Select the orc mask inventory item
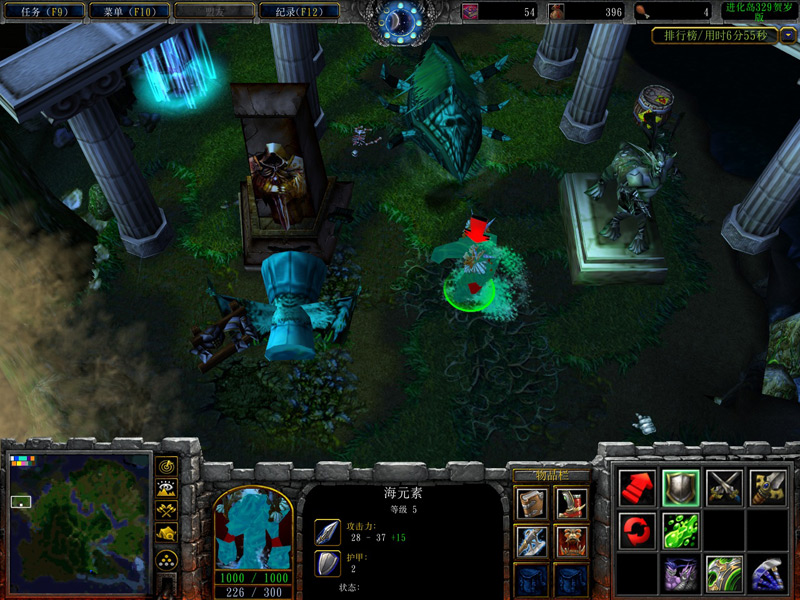The height and width of the screenshot is (600, 800). coord(571,541)
